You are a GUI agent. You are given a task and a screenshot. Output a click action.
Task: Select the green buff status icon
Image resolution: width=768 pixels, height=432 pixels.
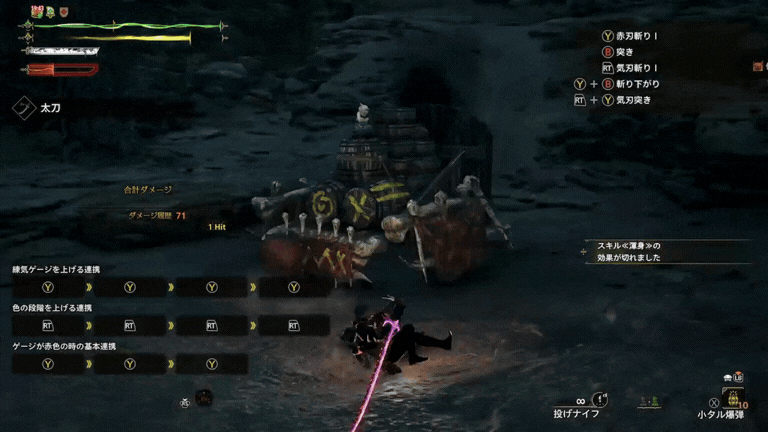click(x=51, y=11)
